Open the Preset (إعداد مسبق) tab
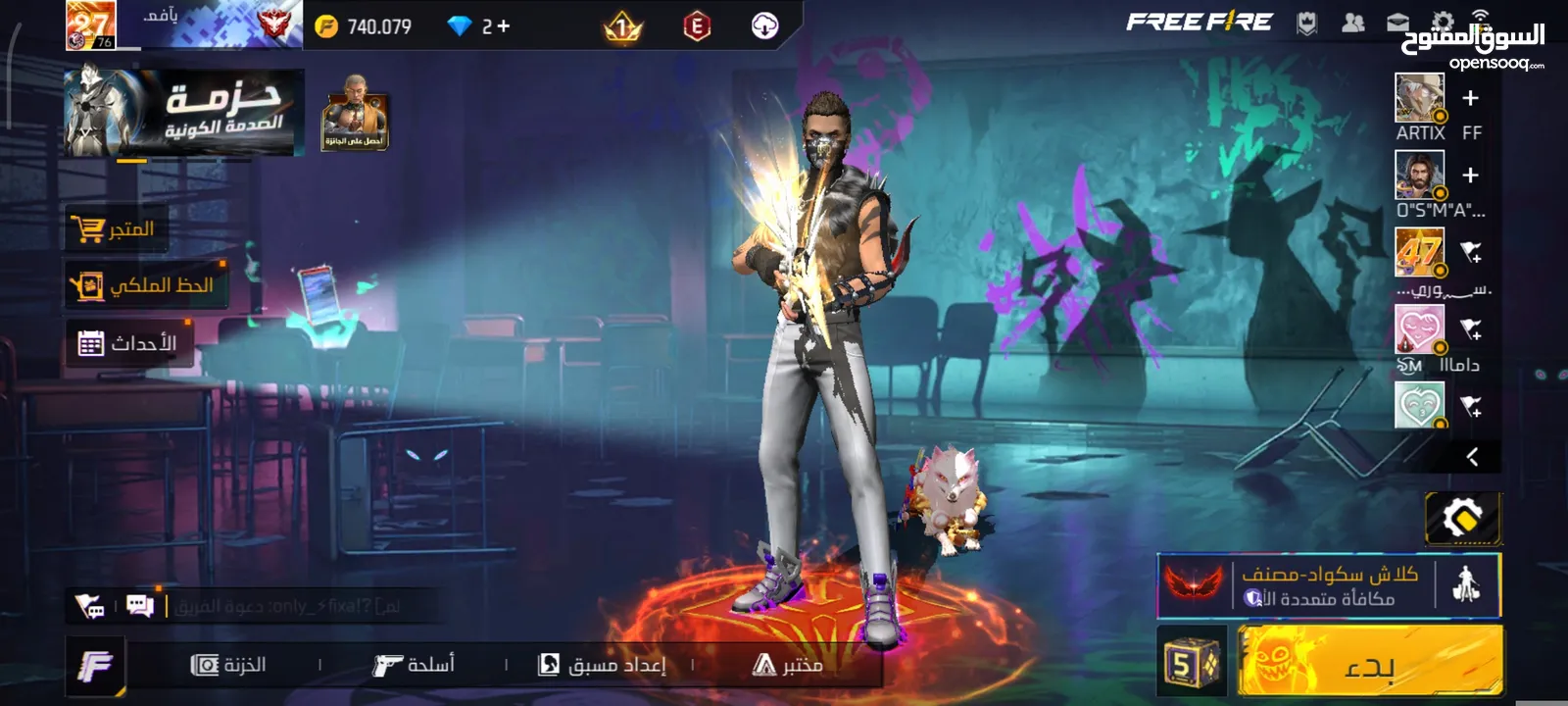Image resolution: width=1568 pixels, height=706 pixels. click(x=602, y=665)
